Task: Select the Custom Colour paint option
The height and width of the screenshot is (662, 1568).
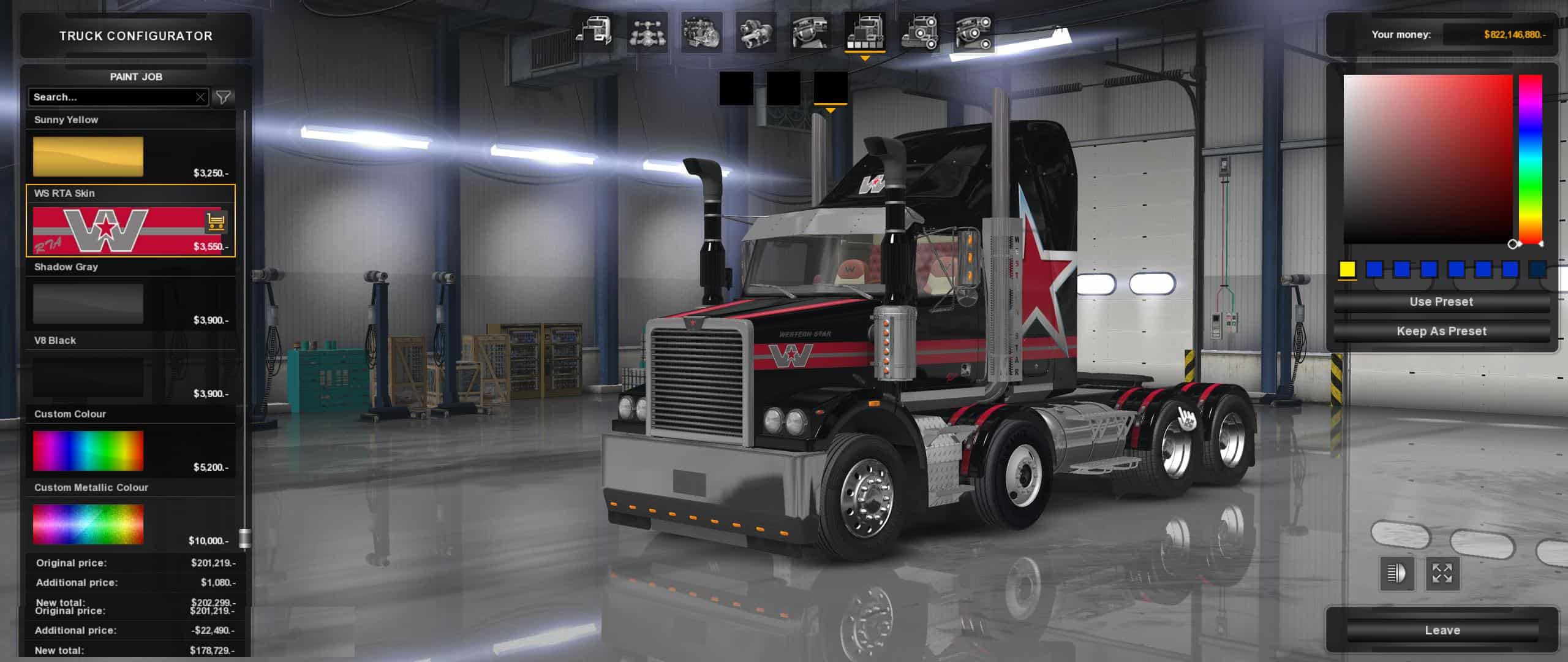Action: (x=88, y=451)
